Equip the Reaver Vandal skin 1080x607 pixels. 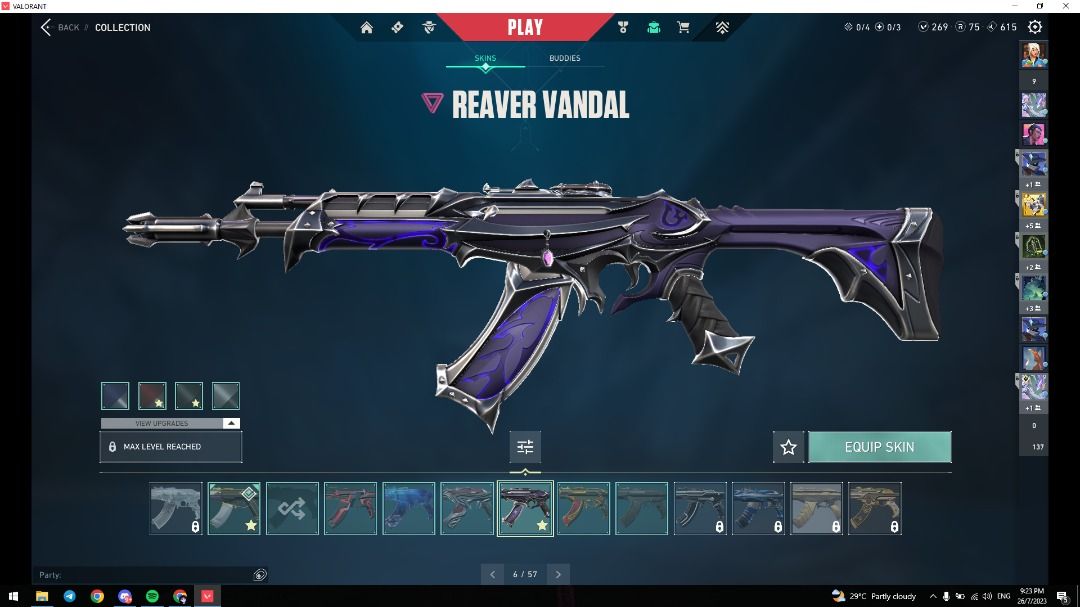click(879, 447)
